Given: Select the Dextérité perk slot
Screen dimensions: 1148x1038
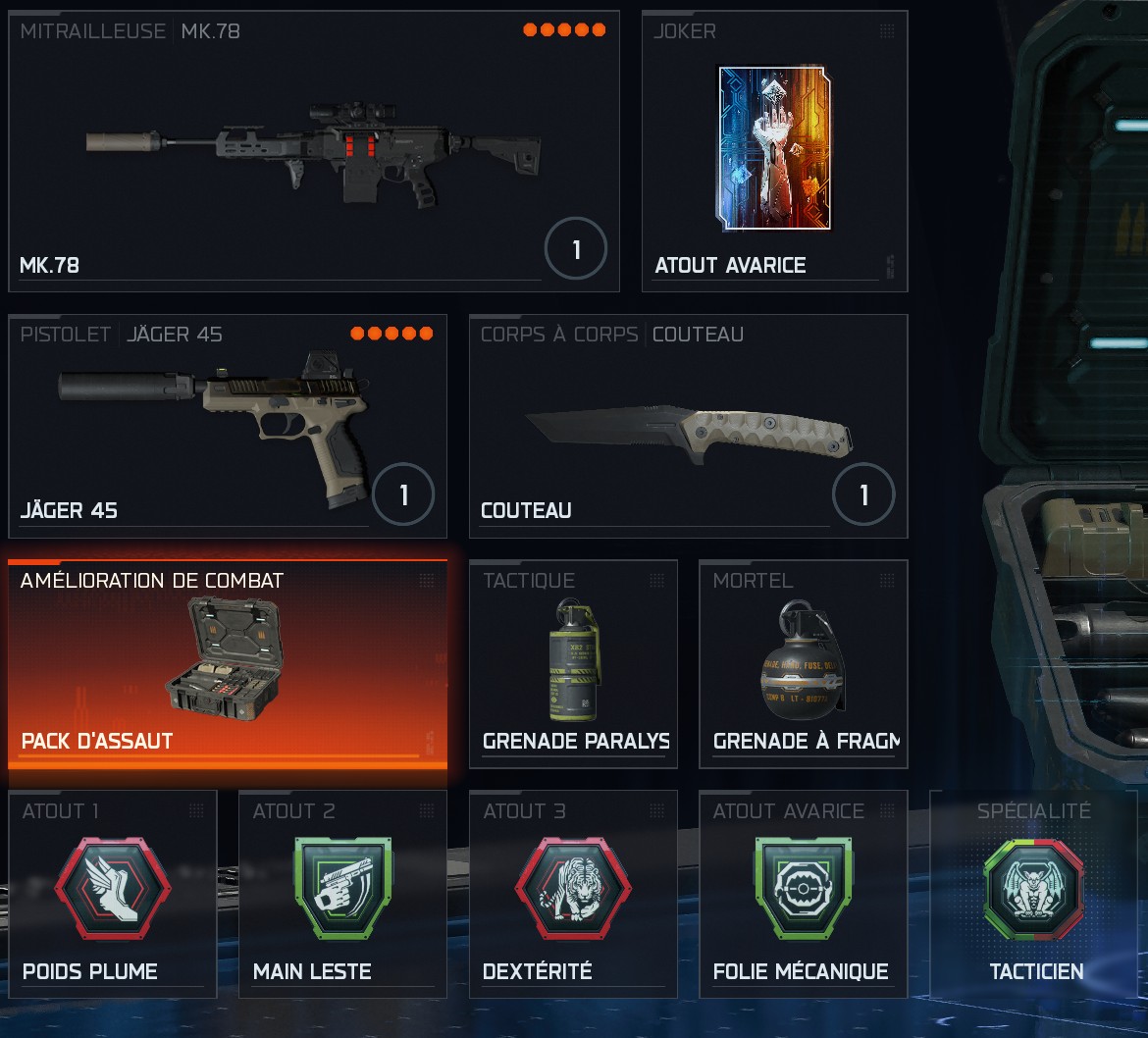Looking at the screenshot, I should pos(573,894).
